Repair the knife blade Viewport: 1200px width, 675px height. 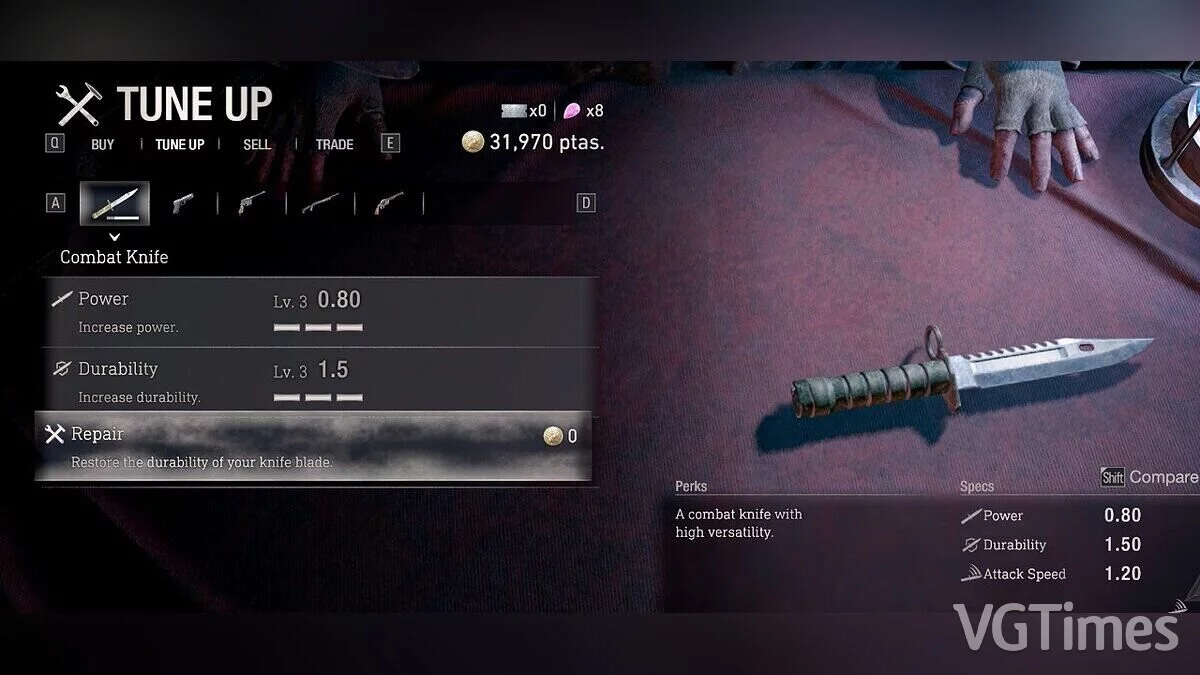point(313,446)
